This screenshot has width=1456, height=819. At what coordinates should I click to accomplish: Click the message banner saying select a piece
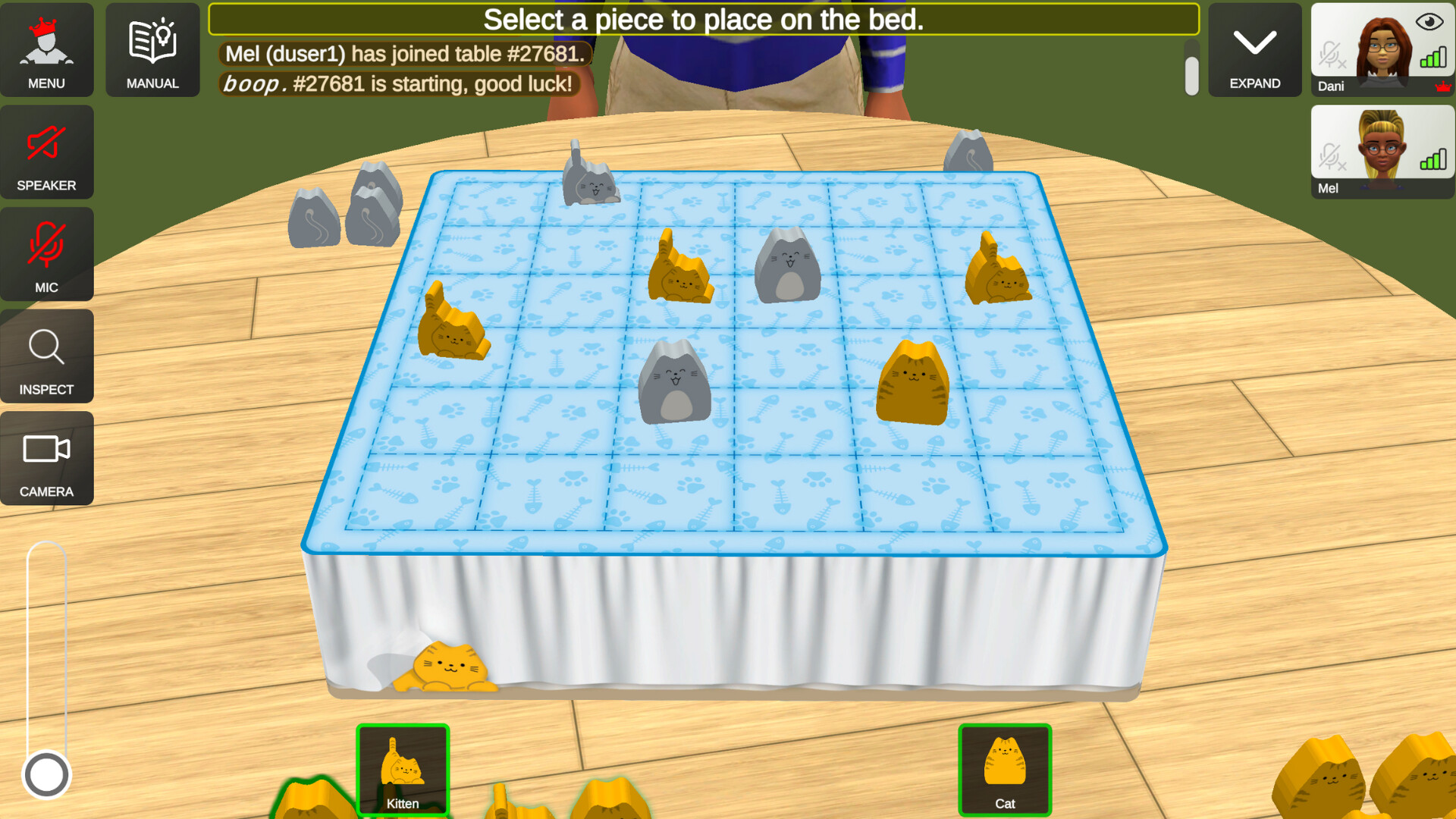704,20
